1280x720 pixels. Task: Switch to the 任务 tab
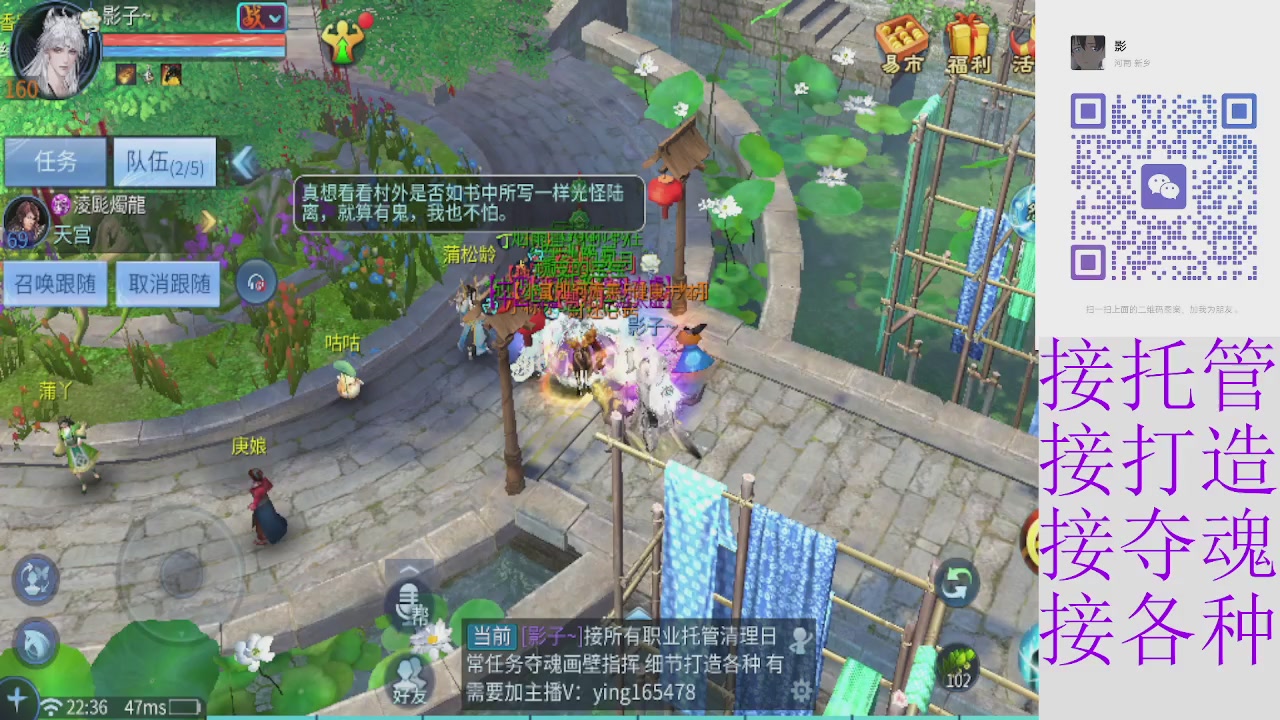click(x=57, y=162)
